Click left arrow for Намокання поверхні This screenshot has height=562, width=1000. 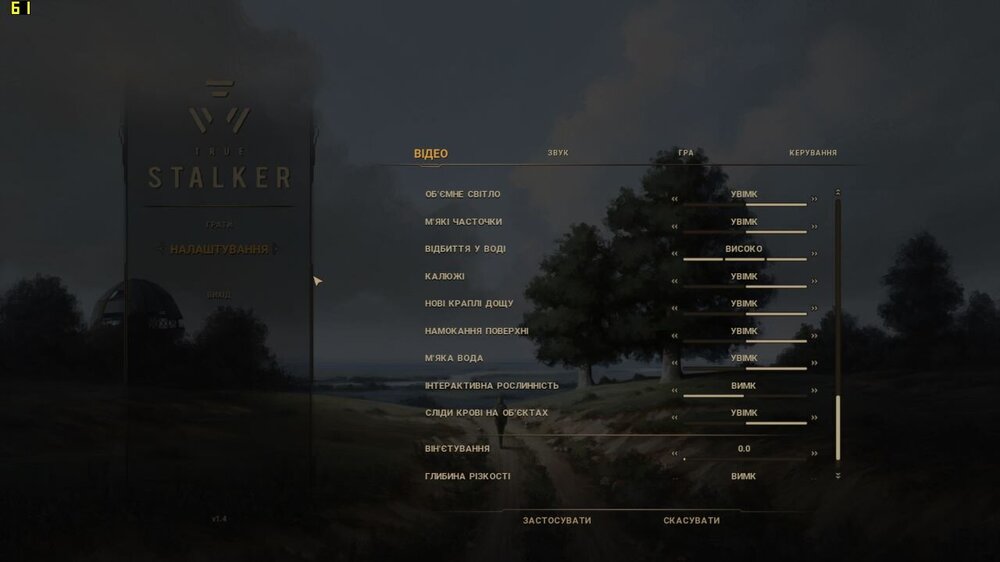coord(675,336)
